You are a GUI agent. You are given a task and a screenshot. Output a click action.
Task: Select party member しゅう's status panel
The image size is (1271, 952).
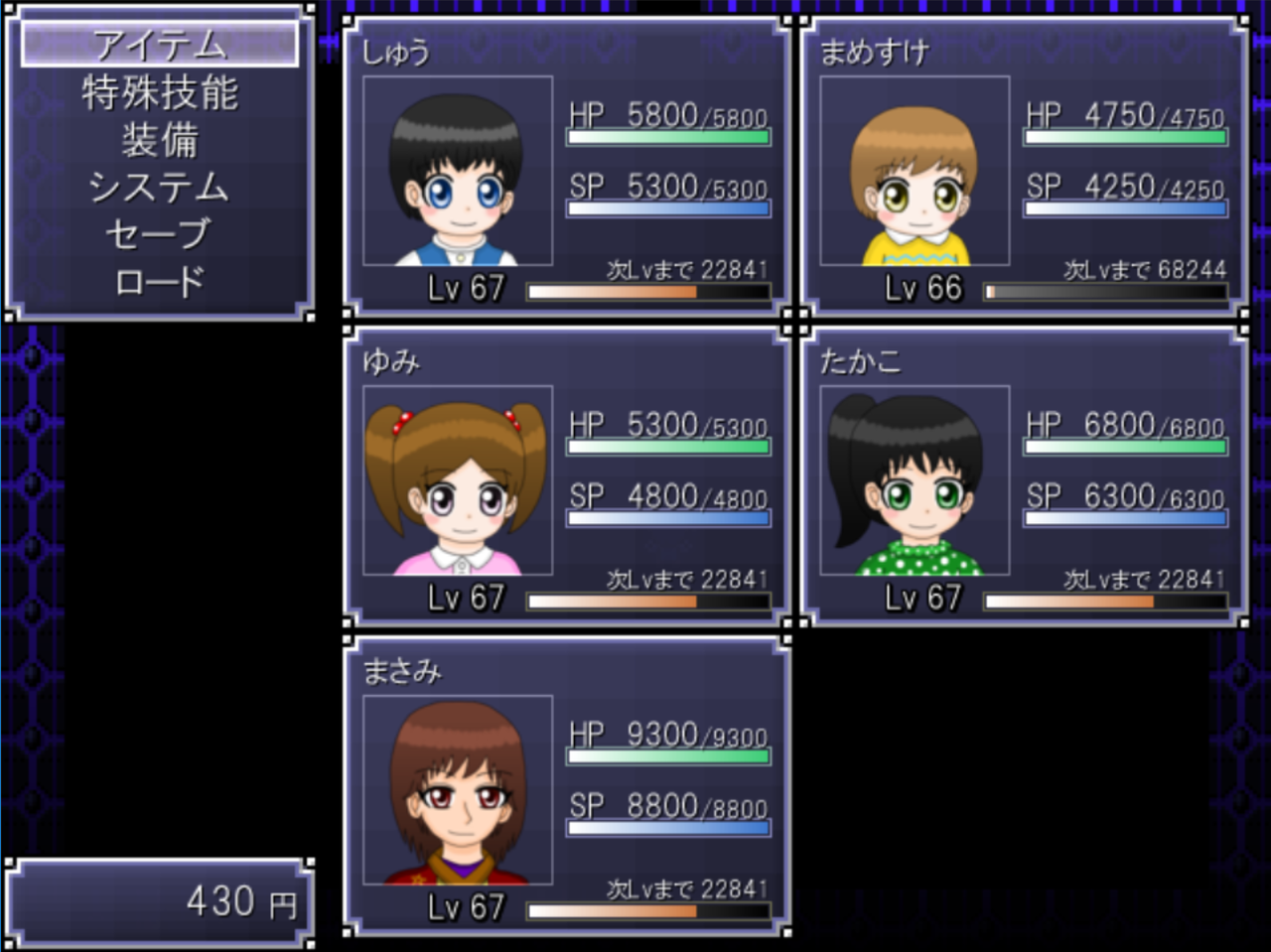pos(566,167)
